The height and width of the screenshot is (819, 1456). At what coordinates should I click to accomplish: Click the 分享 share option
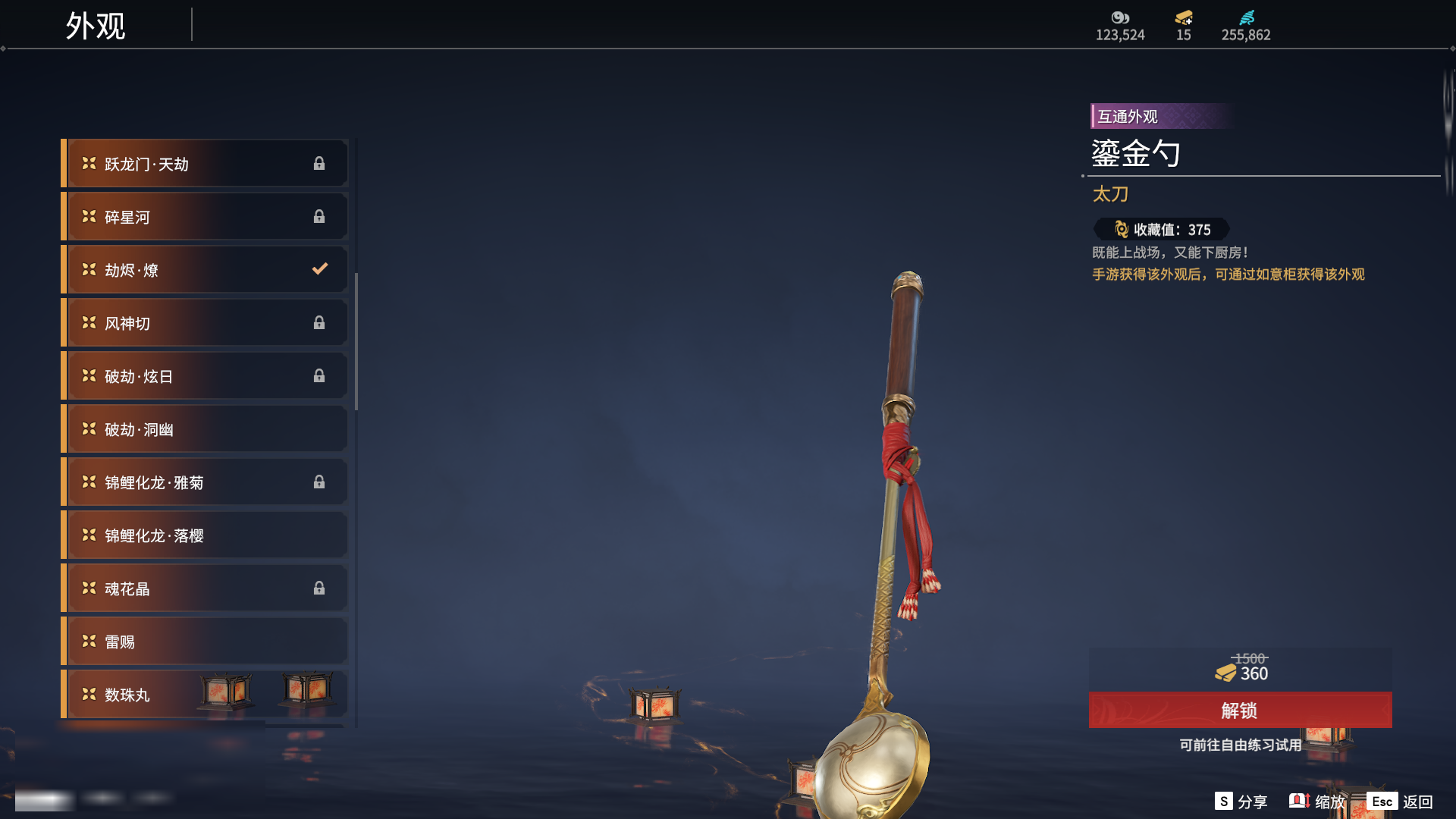pyautogui.click(x=1241, y=802)
